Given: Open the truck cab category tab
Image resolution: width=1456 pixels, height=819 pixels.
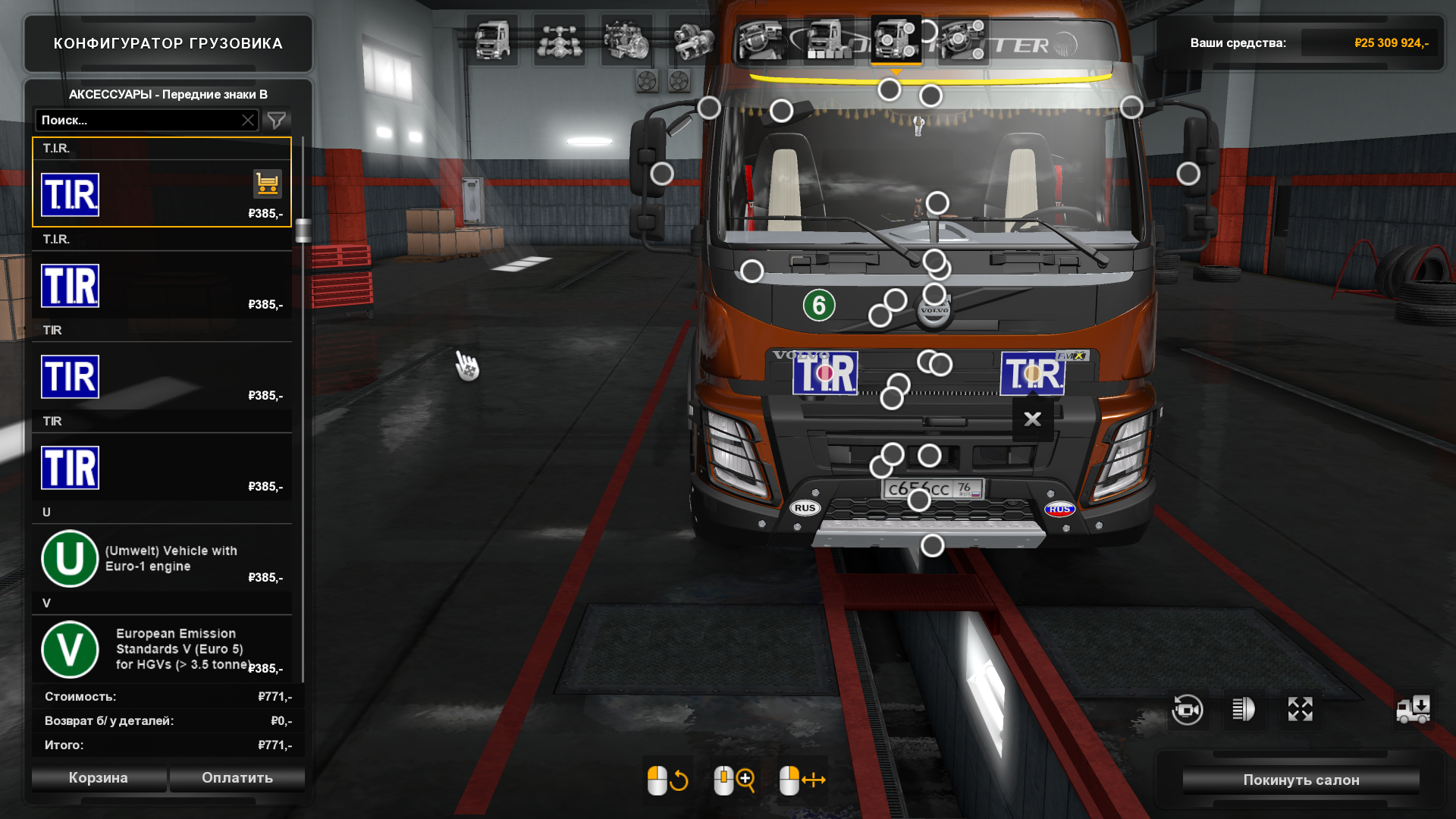Looking at the screenshot, I should 492,40.
